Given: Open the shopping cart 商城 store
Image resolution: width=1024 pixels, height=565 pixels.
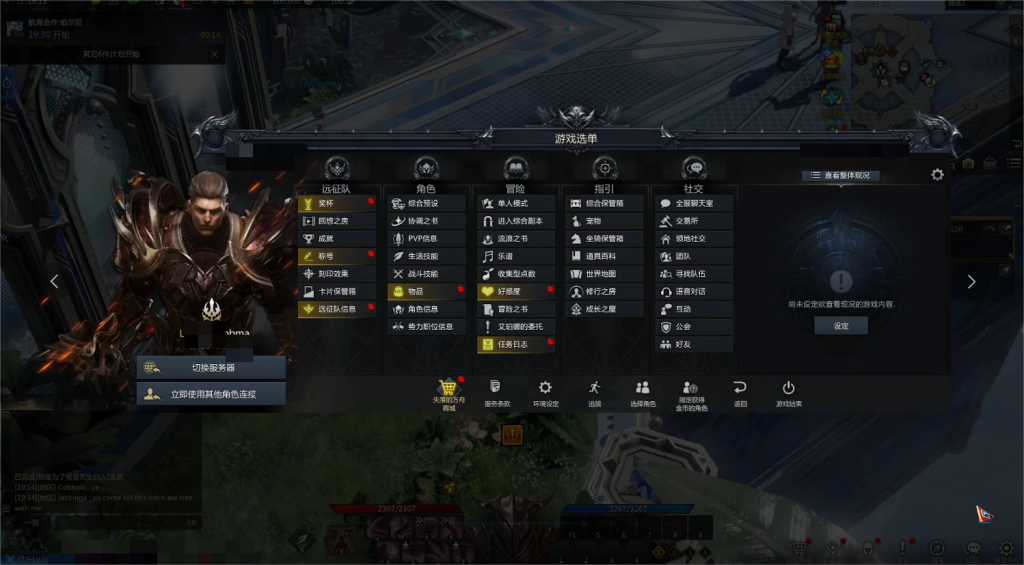Looking at the screenshot, I should point(449,390).
